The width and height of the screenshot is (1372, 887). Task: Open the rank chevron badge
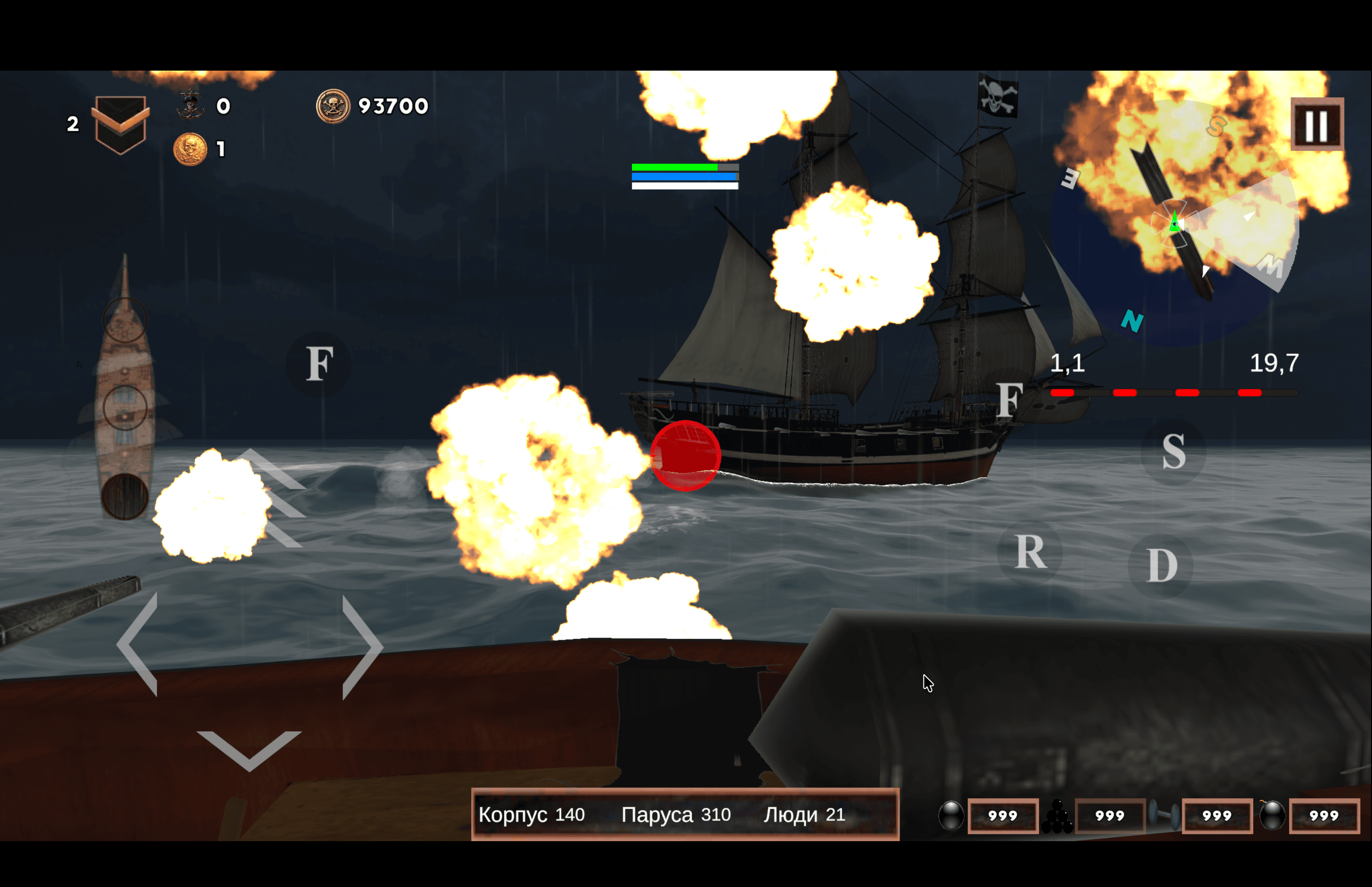coord(120,124)
